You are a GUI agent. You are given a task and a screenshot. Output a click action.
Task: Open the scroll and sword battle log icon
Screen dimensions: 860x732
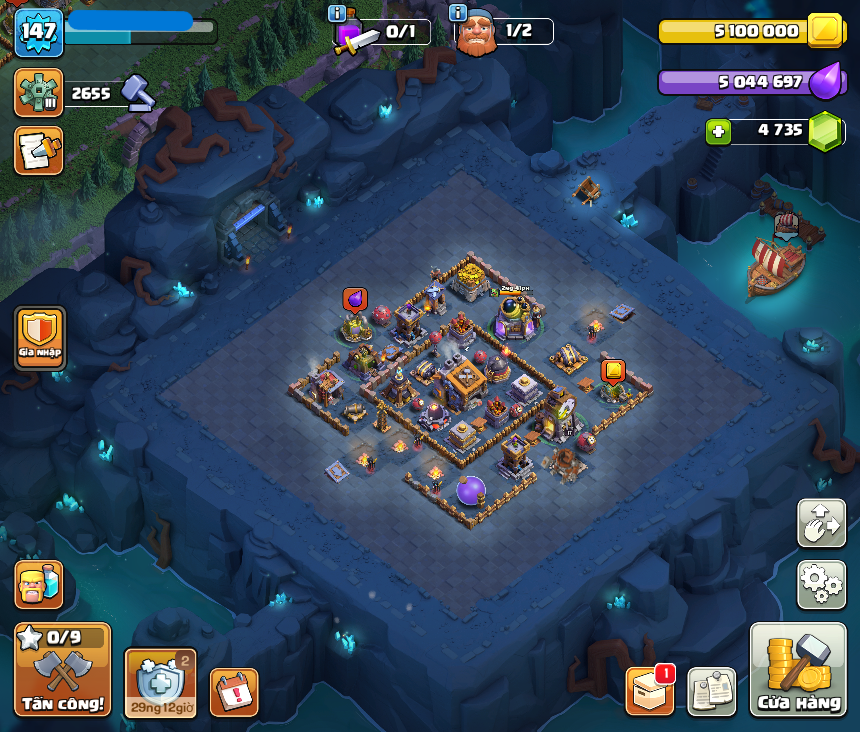click(x=39, y=150)
